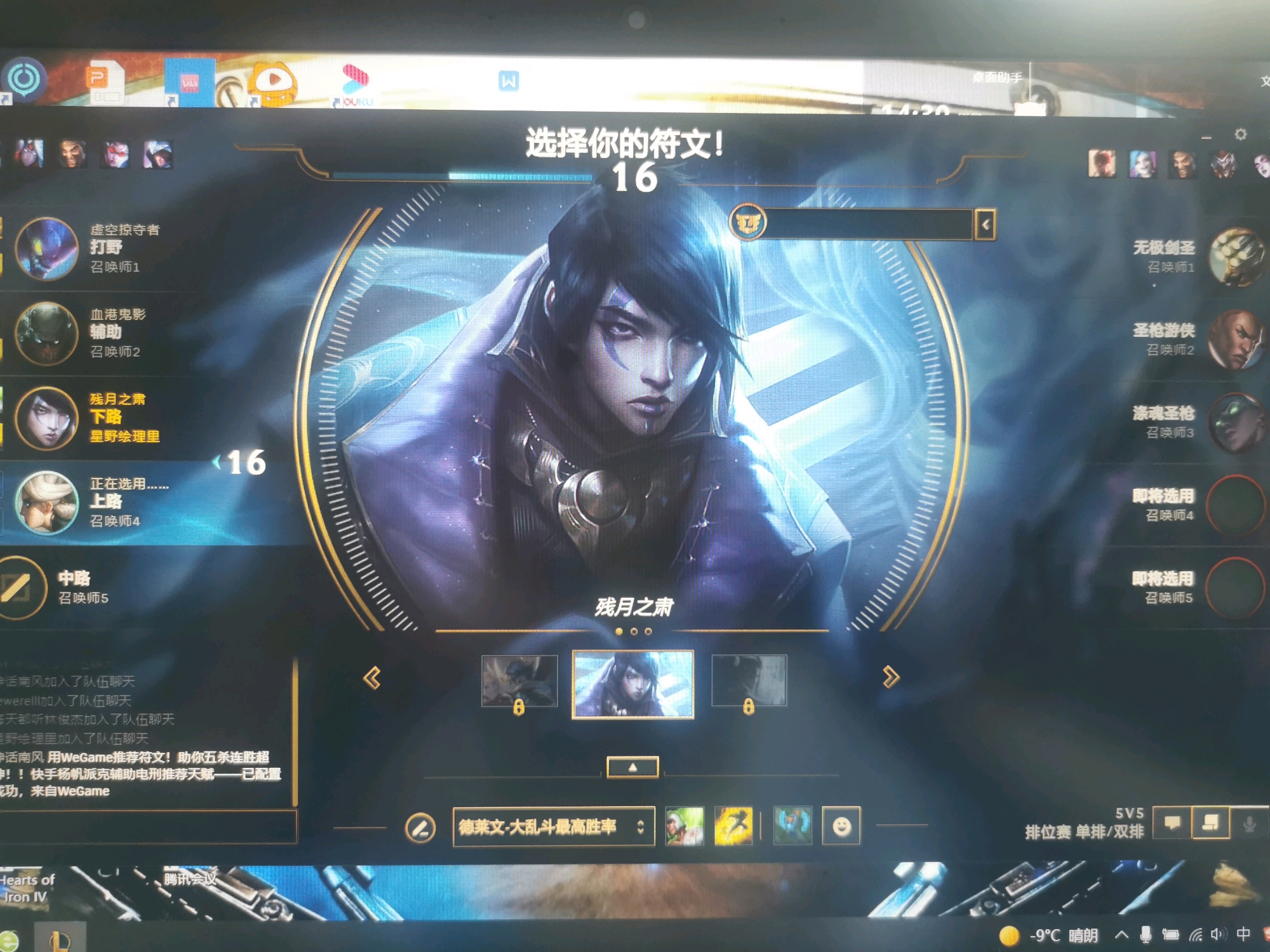Viewport: 1270px width, 952px height.
Task: Open the Youku desktop shortcut
Action: pyautogui.click(x=356, y=84)
